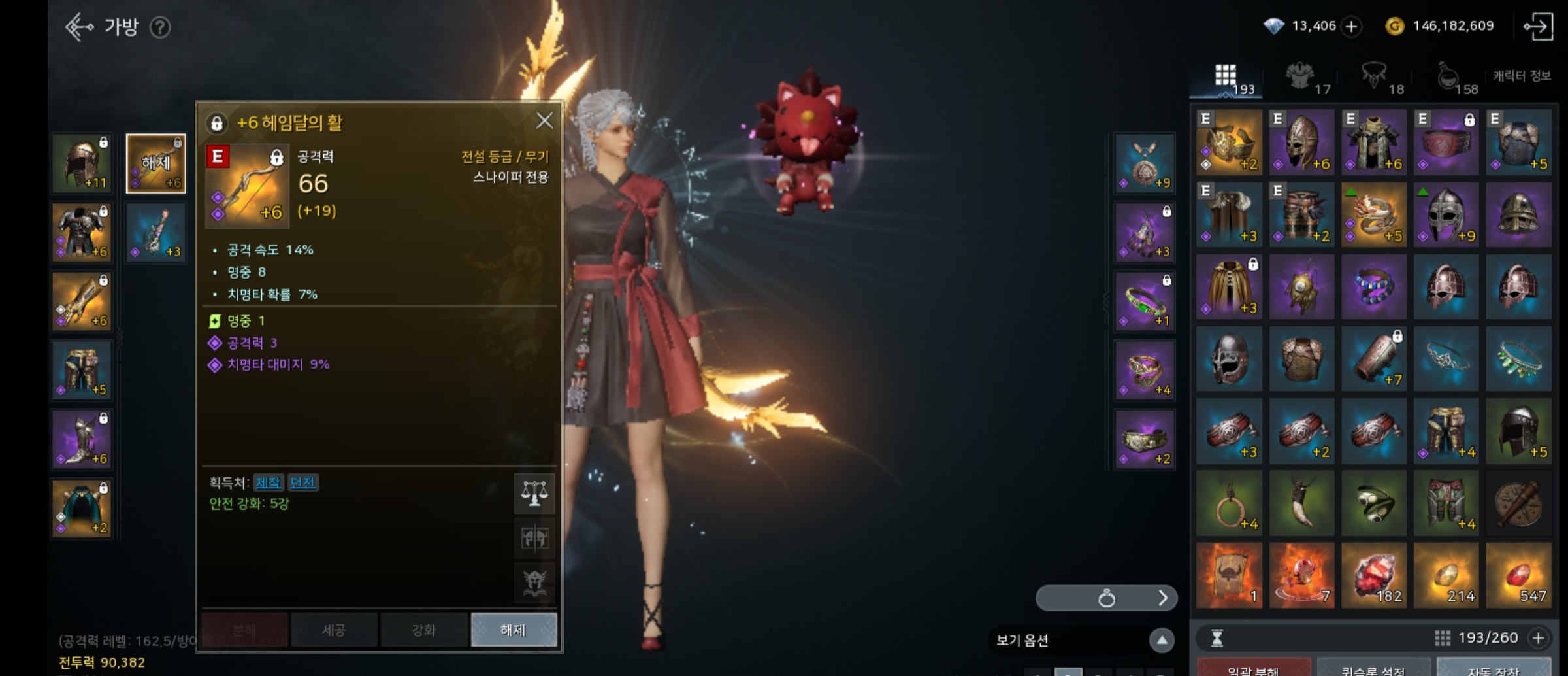This screenshot has width=1568, height=676.
Task: Add diamonds with the plus button
Action: coord(1351,26)
